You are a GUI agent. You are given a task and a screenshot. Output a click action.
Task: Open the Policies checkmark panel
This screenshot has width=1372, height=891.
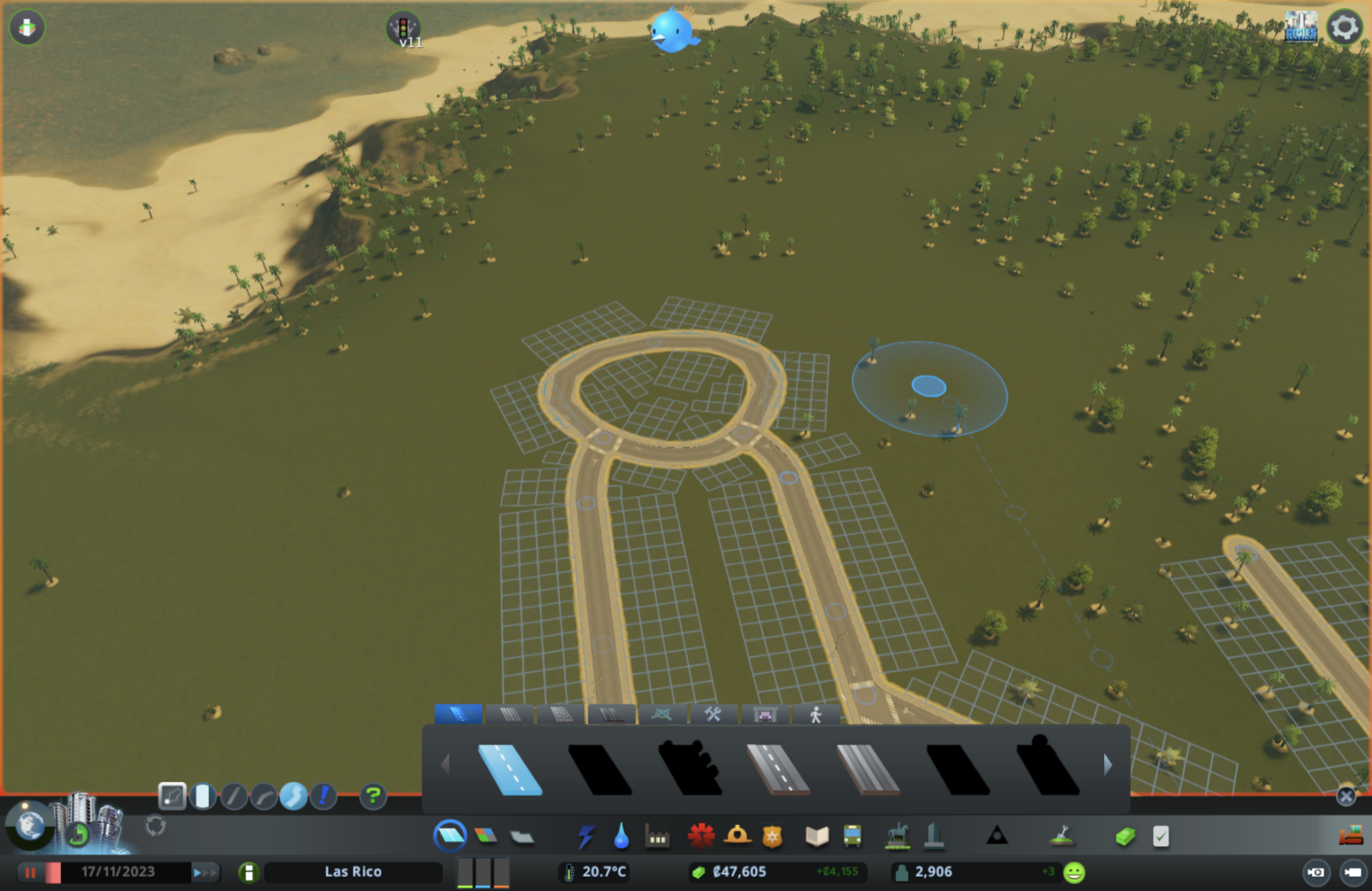click(1159, 836)
